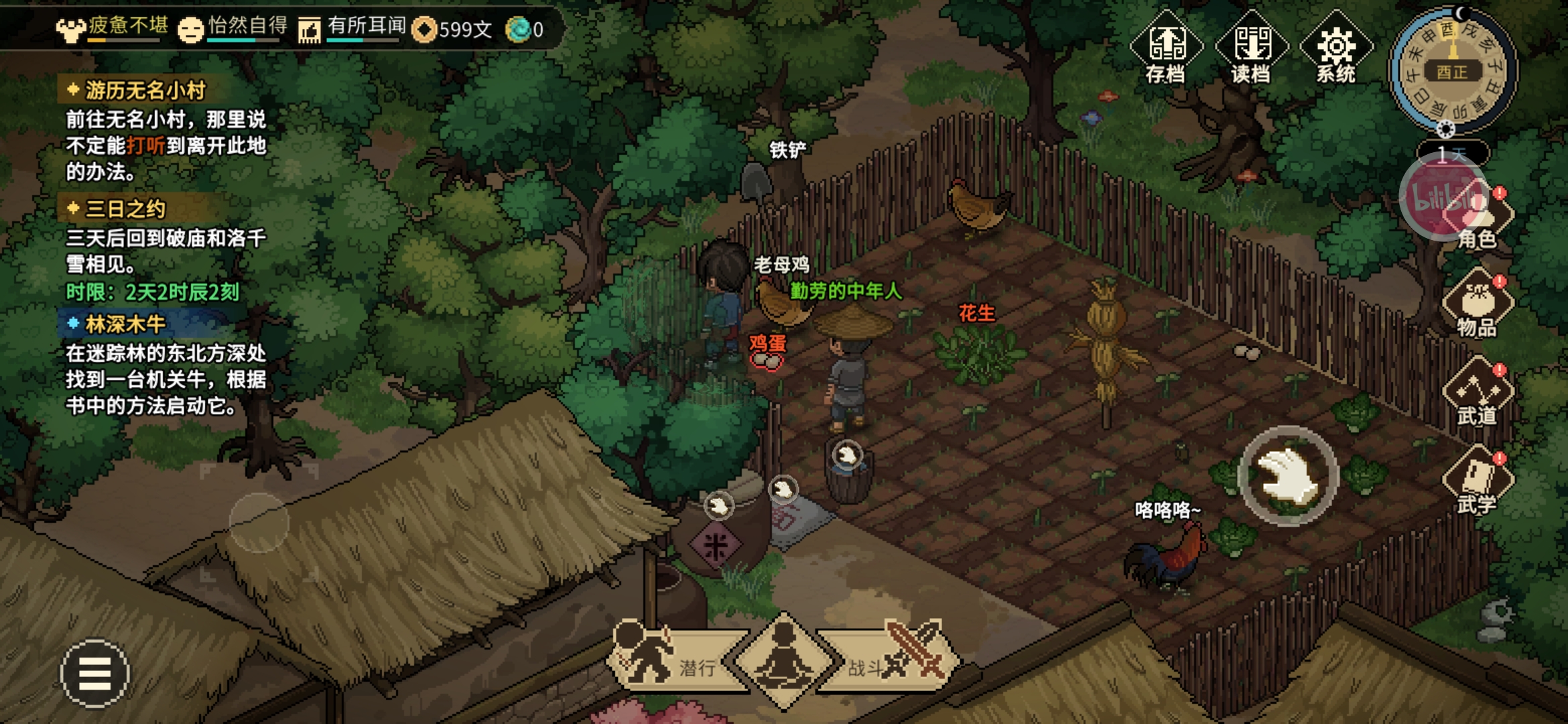Viewport: 1568px width, 724px height.
Task: Tap the hand icon above the flour sack
Action: [x=783, y=489]
